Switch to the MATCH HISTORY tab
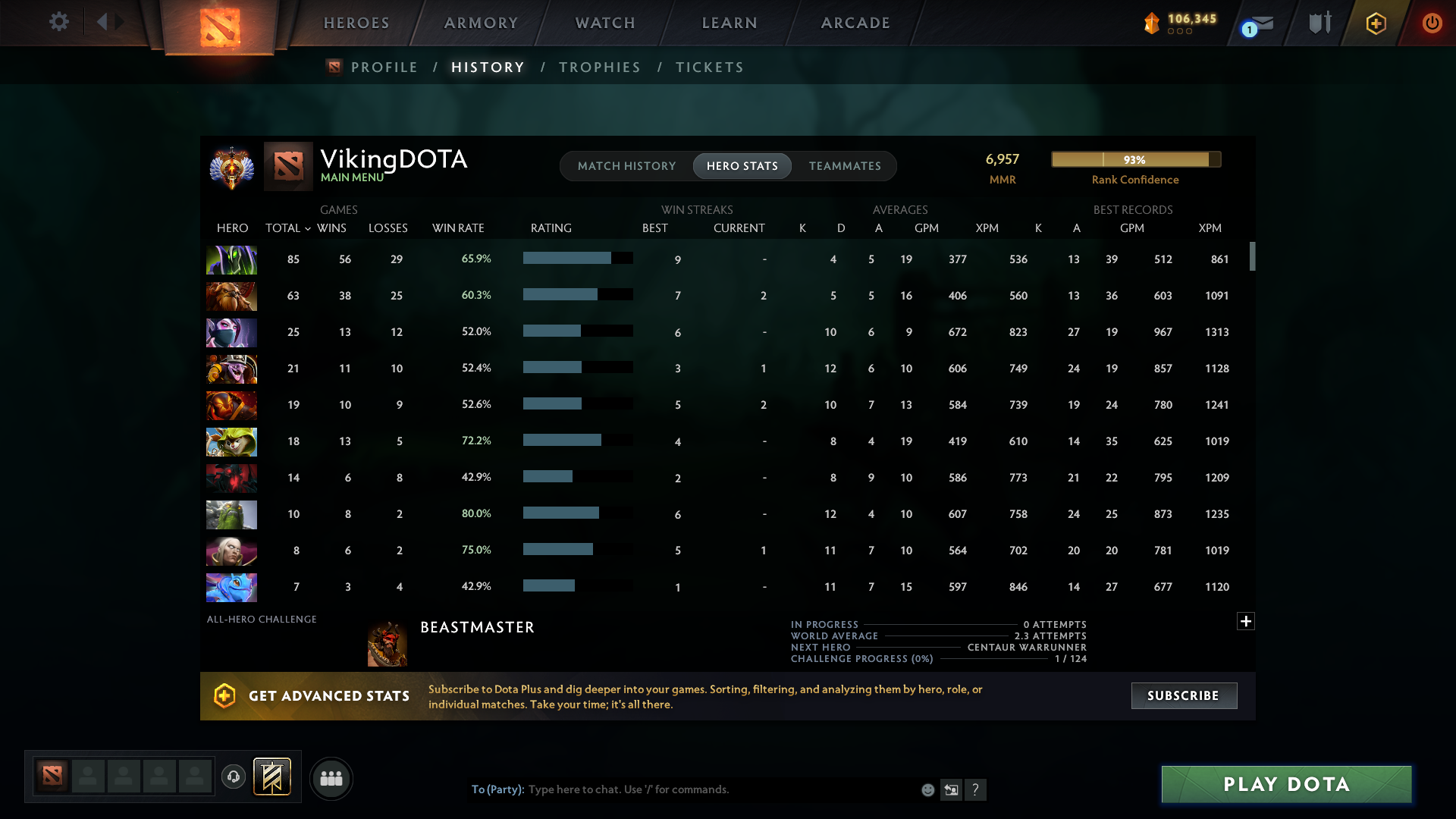1456x819 pixels. tap(626, 166)
